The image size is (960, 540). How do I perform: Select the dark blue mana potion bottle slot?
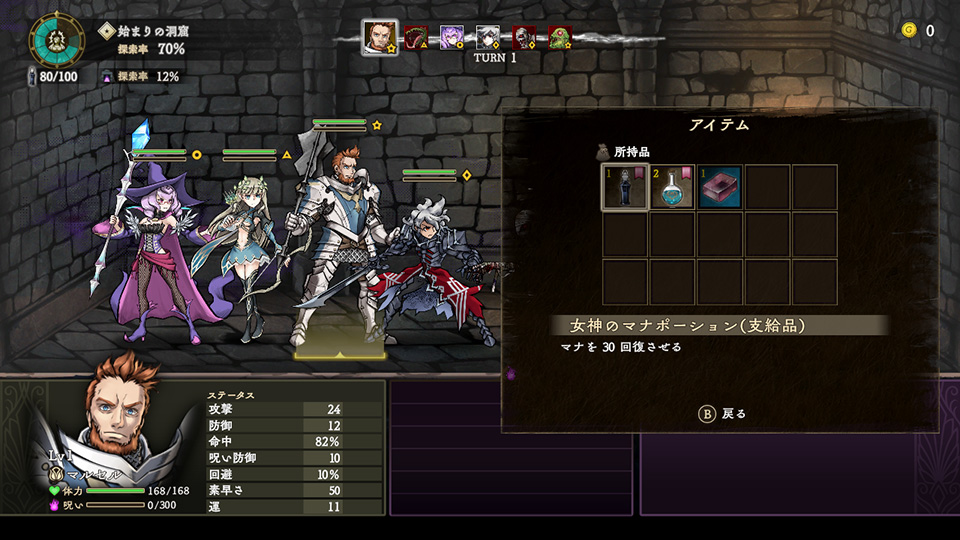[x=624, y=187]
